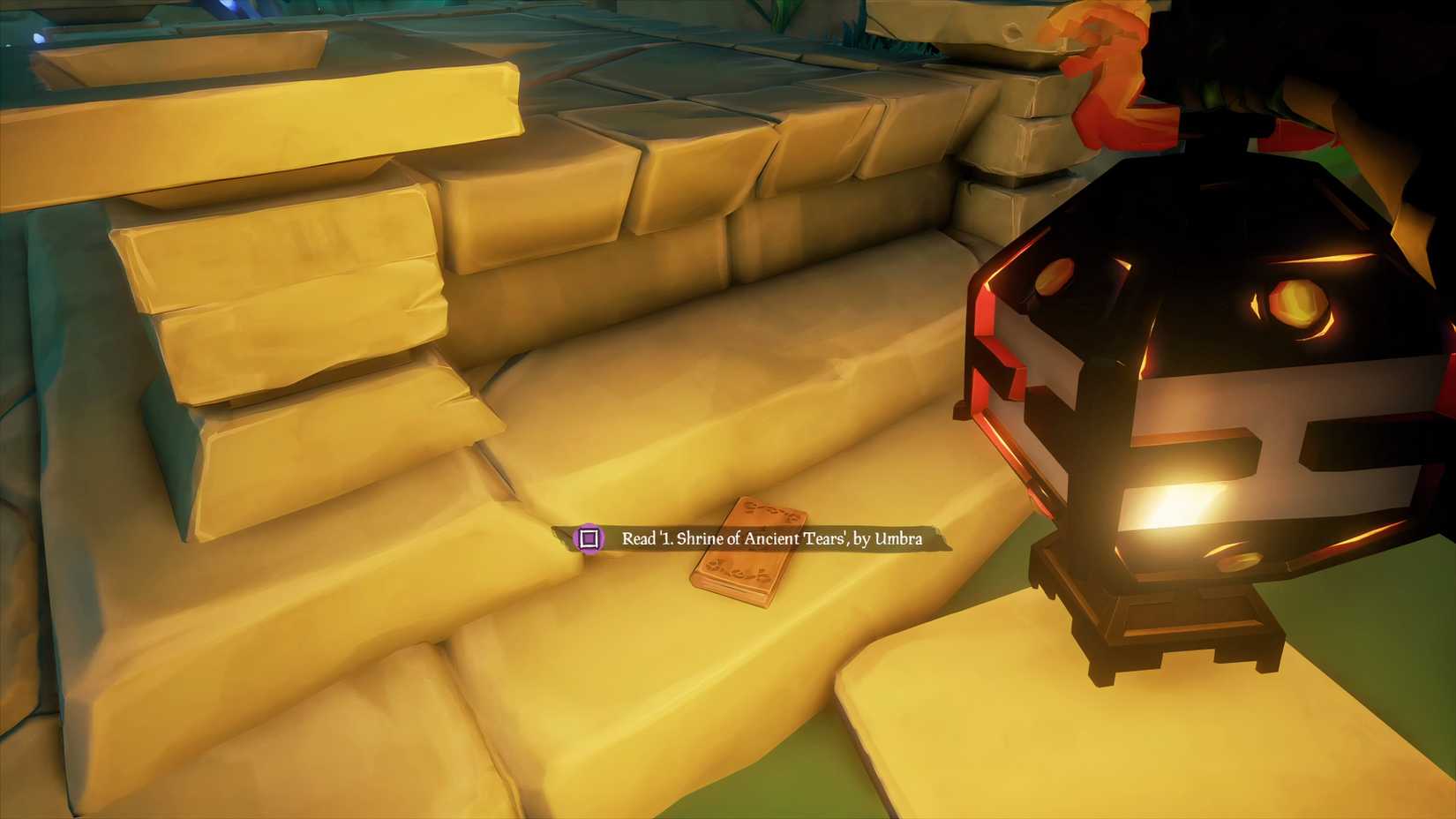Click the glowing lantern's flame finial
This screenshot has width=1456, height=819.
pyautogui.click(x=1103, y=53)
